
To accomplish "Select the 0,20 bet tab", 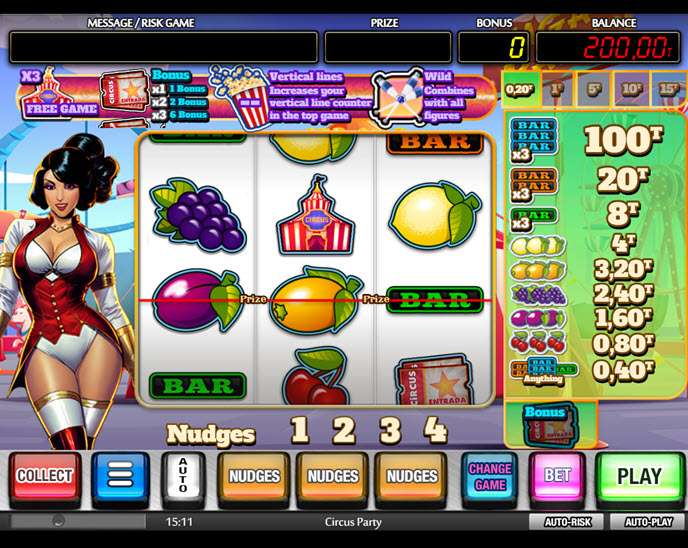I will point(518,87).
